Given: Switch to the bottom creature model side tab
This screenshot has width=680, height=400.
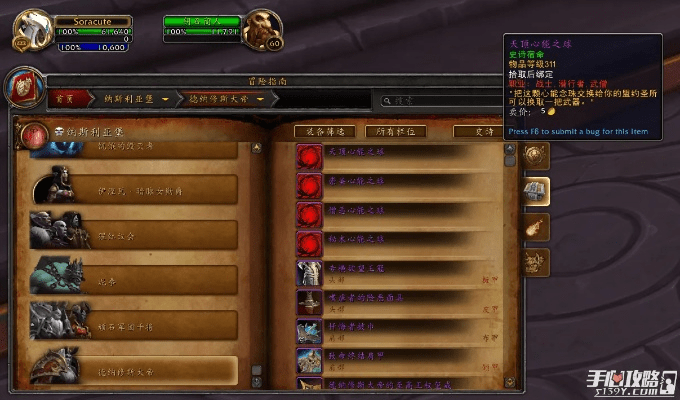Looking at the screenshot, I should coord(537,262).
